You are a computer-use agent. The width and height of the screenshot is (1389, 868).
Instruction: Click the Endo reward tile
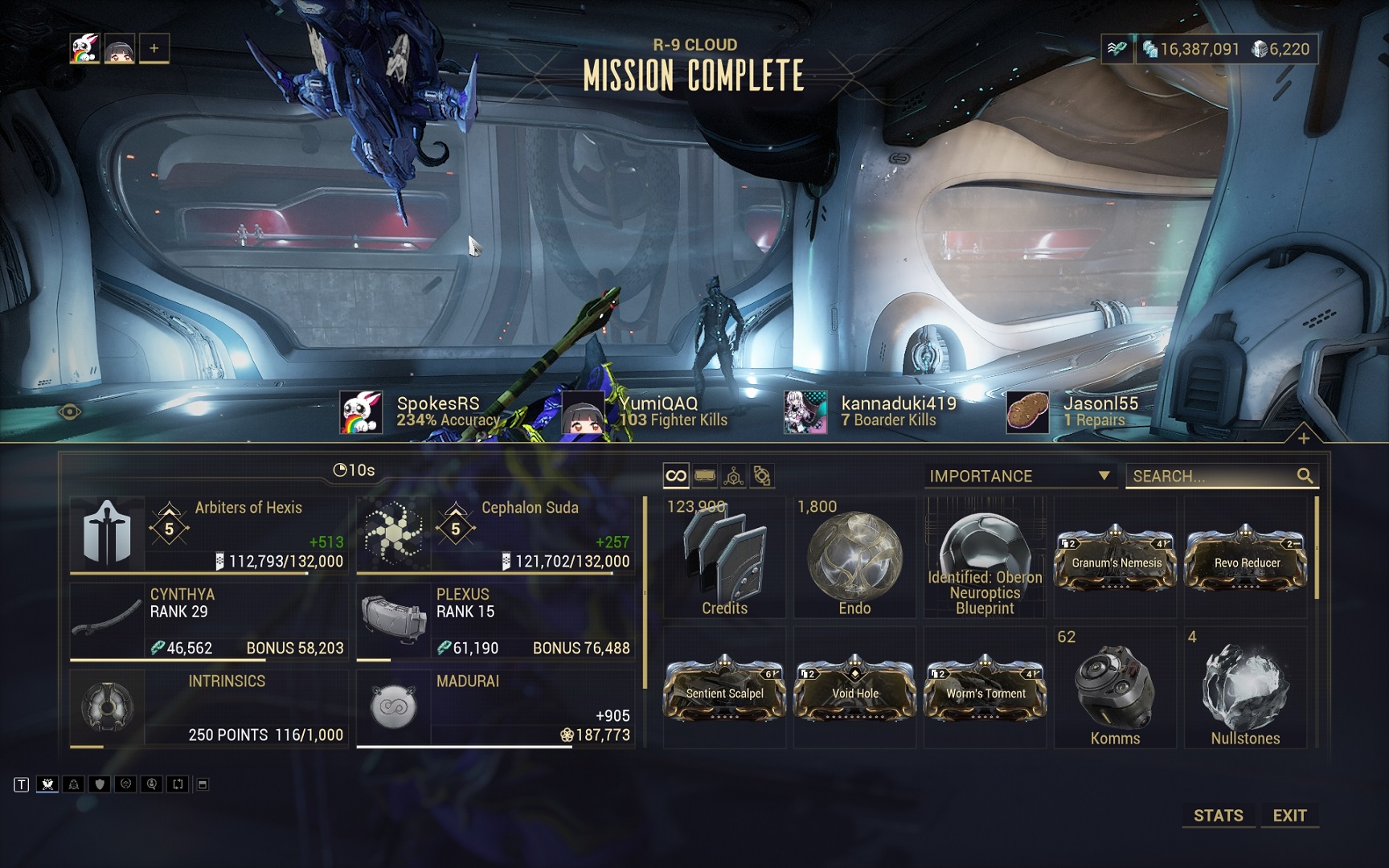pyautogui.click(x=854, y=557)
